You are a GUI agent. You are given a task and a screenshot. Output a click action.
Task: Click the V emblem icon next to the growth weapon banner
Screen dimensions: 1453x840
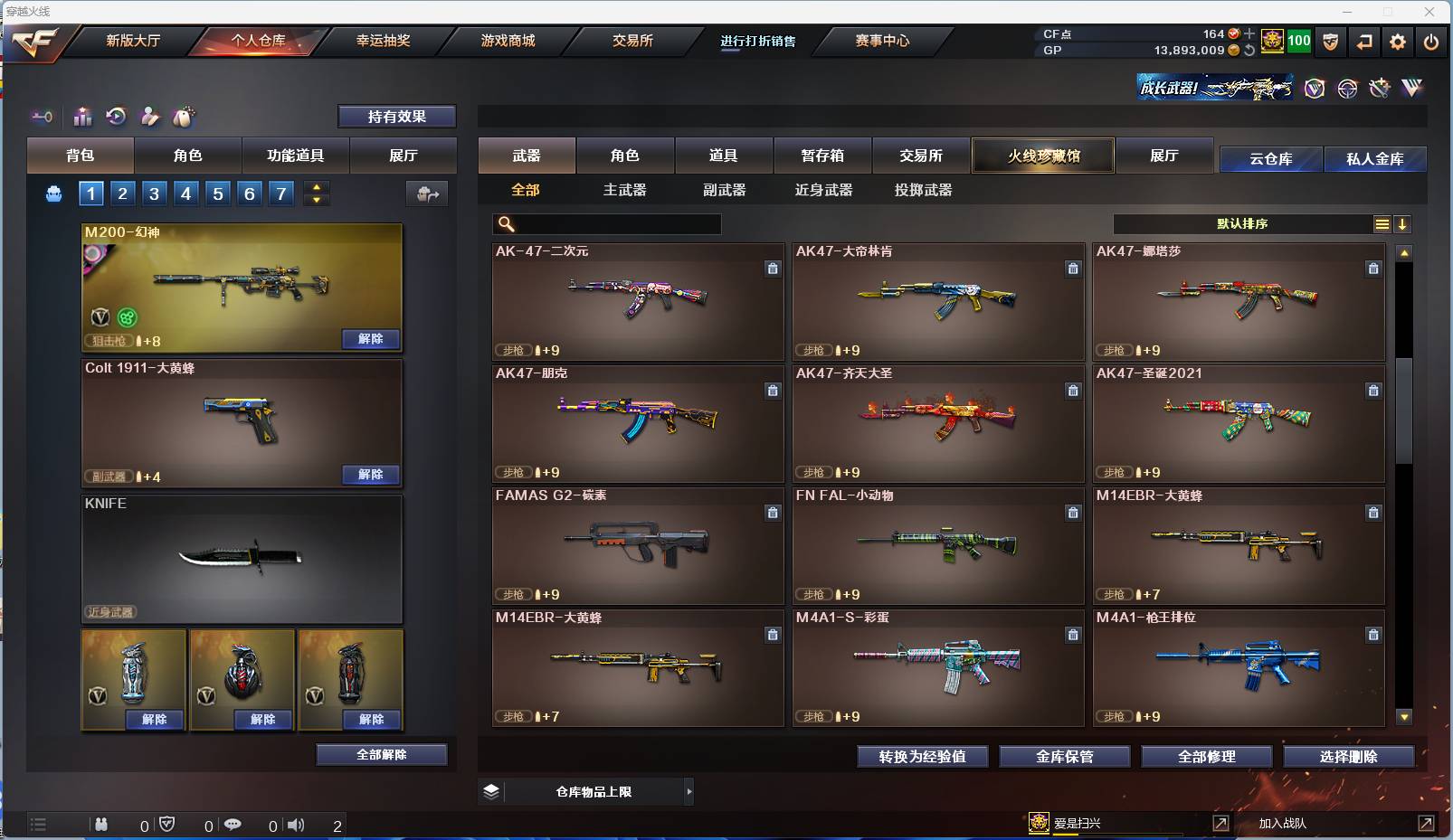[1314, 88]
